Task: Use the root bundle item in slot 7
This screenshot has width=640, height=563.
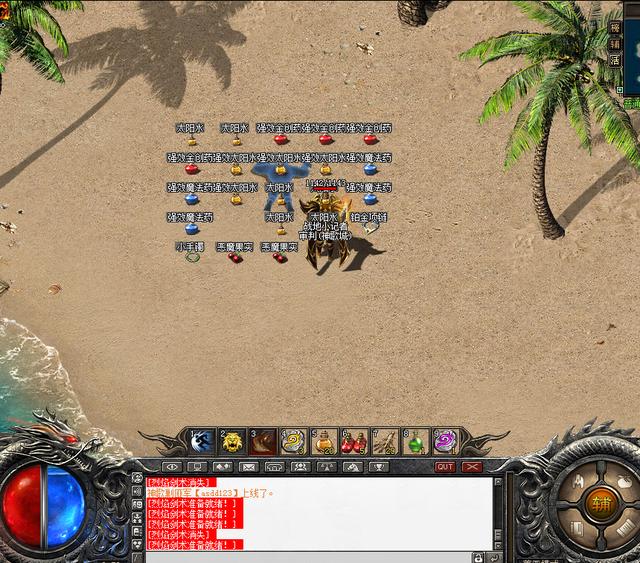Action: point(384,441)
